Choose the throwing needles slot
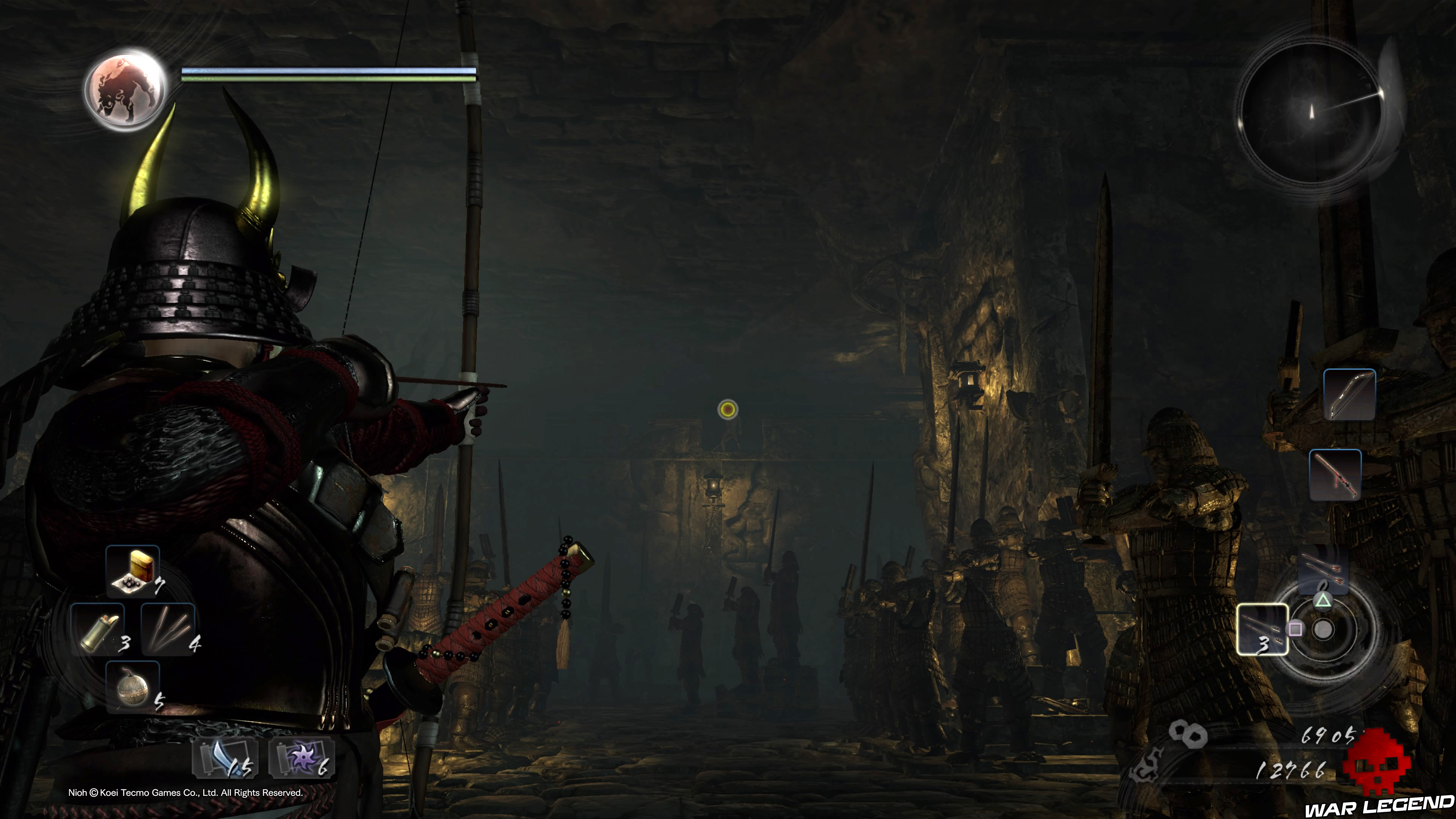This screenshot has width=1456, height=819. (168, 629)
